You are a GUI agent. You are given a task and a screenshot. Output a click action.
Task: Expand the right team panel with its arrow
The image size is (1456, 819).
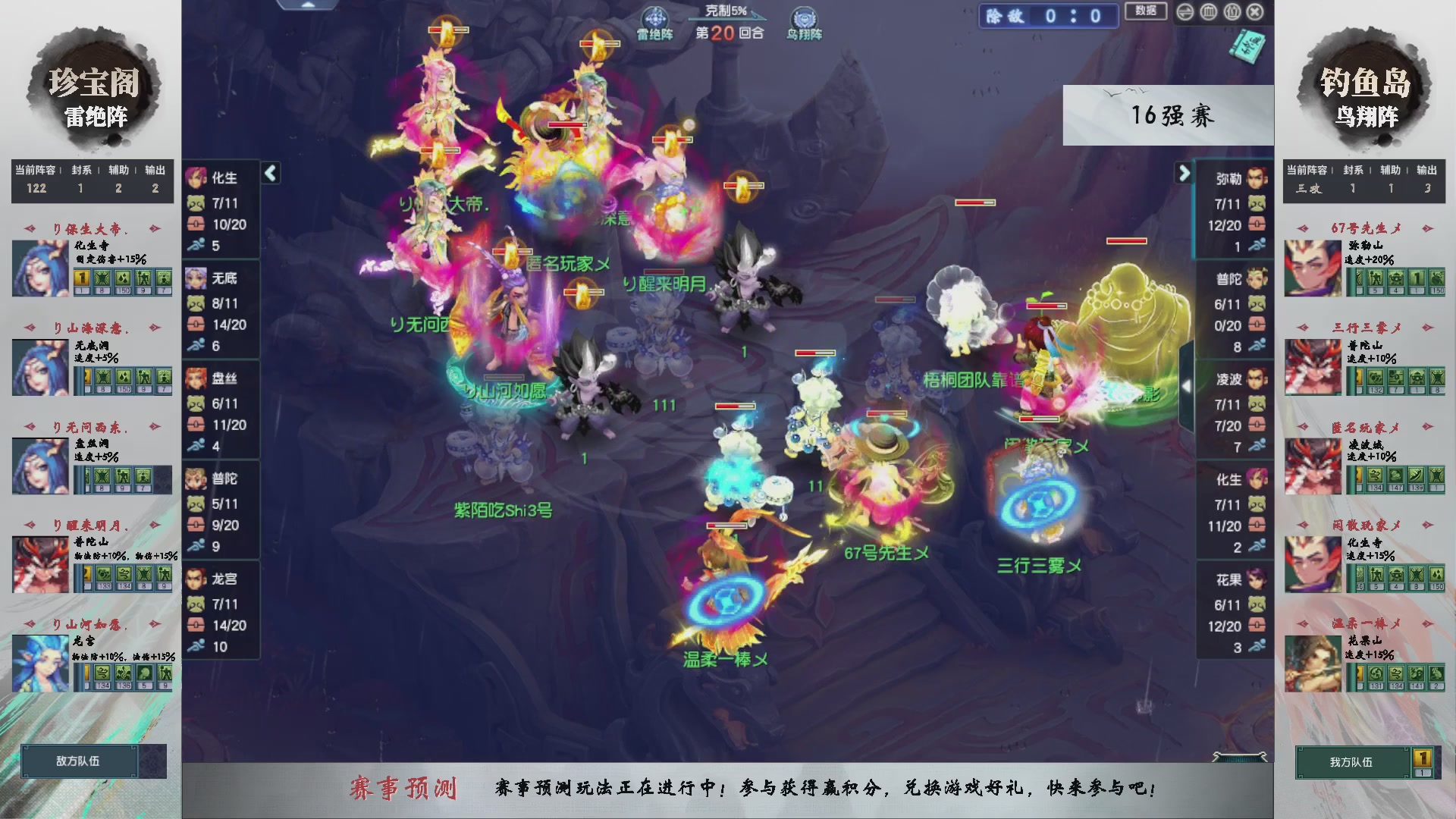pos(1185,173)
